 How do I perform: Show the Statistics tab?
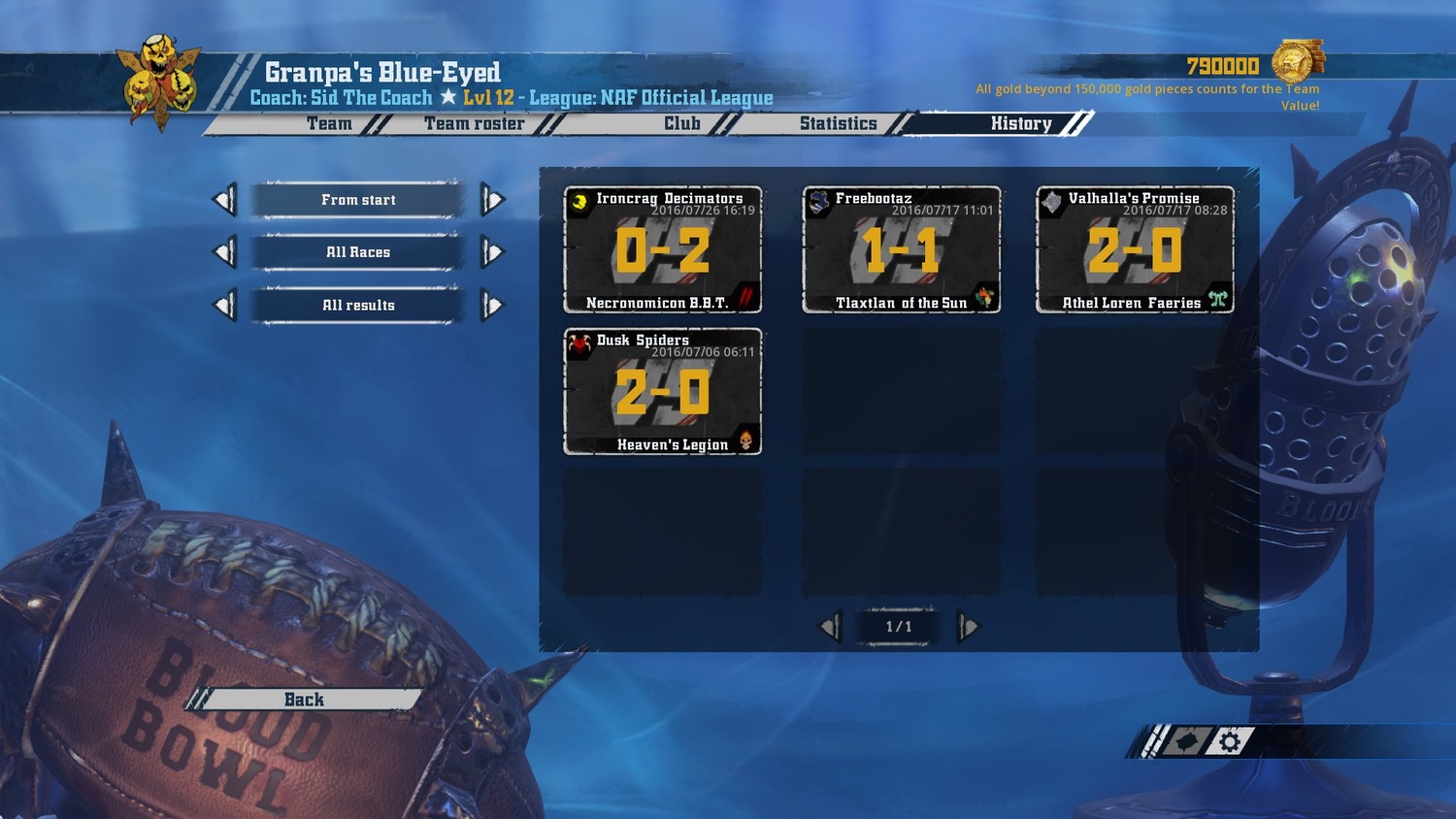click(x=838, y=124)
